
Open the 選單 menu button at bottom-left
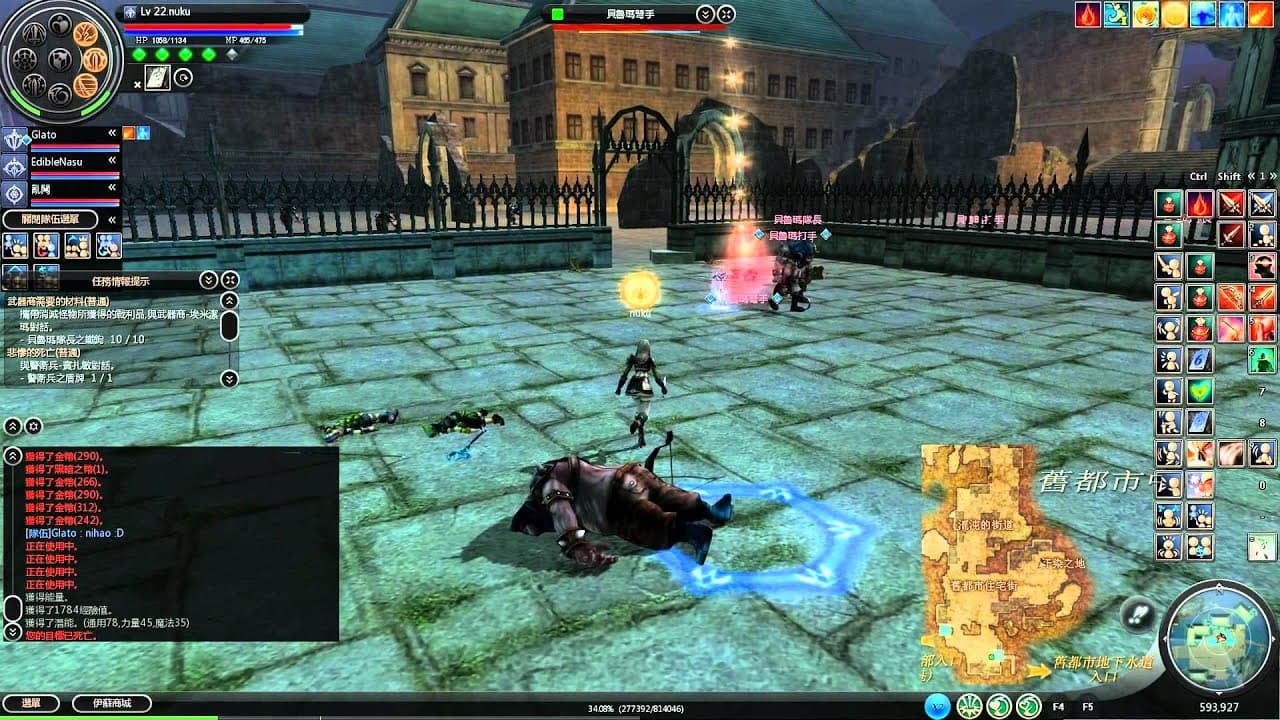point(31,703)
